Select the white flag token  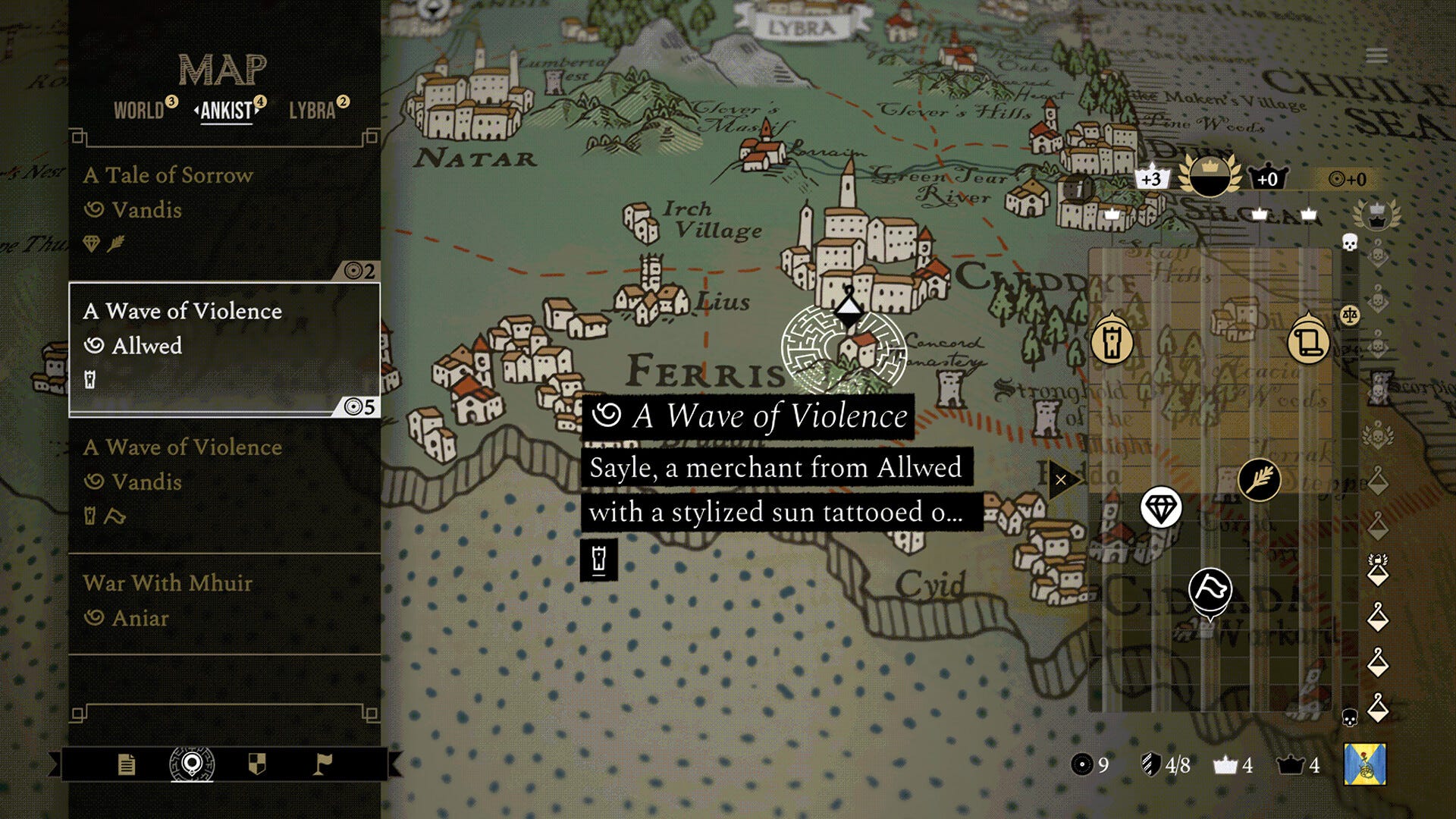click(x=1210, y=589)
